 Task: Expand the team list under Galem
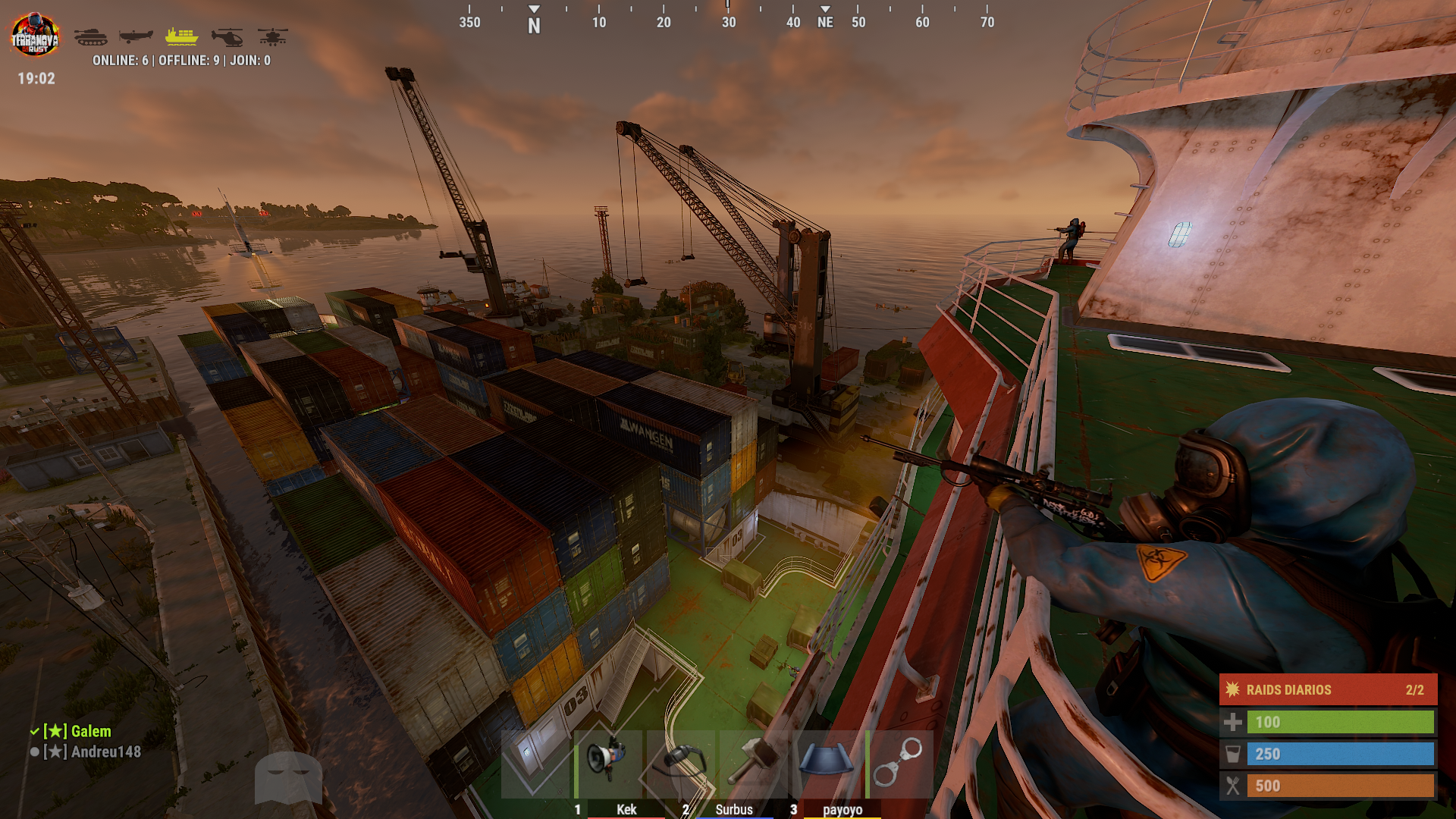click(x=91, y=732)
